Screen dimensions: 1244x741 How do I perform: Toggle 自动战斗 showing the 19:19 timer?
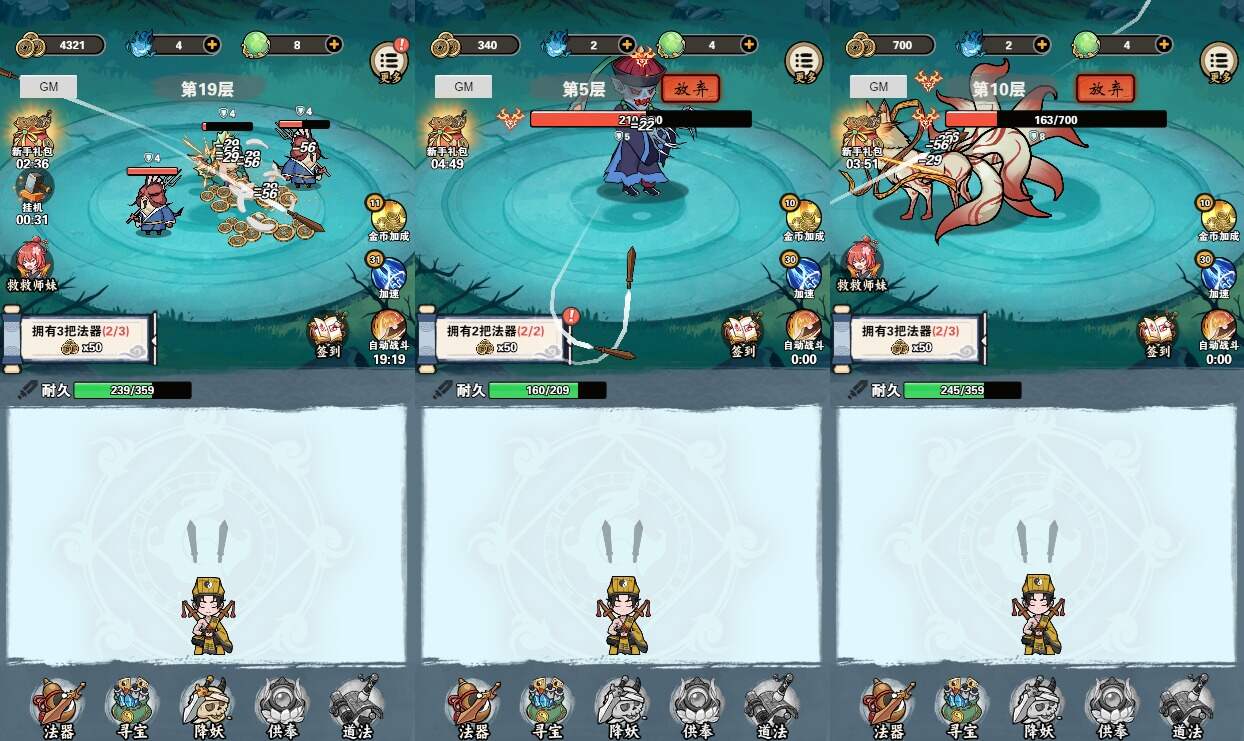[x=388, y=329]
